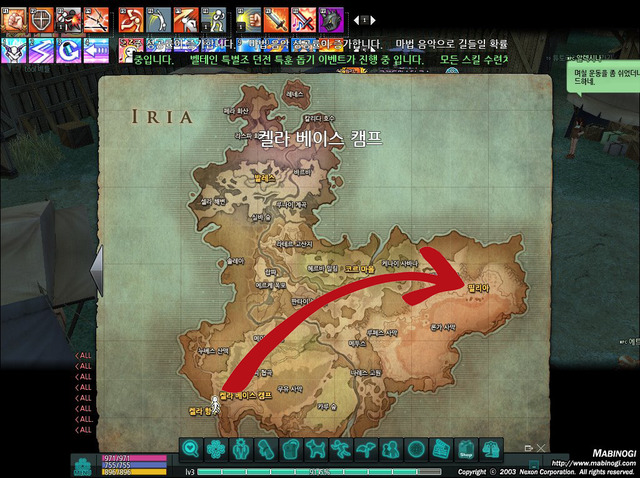Open the clover icon in the bottom menu
Image resolution: width=640 pixels, height=478 pixels.
(x=215, y=449)
